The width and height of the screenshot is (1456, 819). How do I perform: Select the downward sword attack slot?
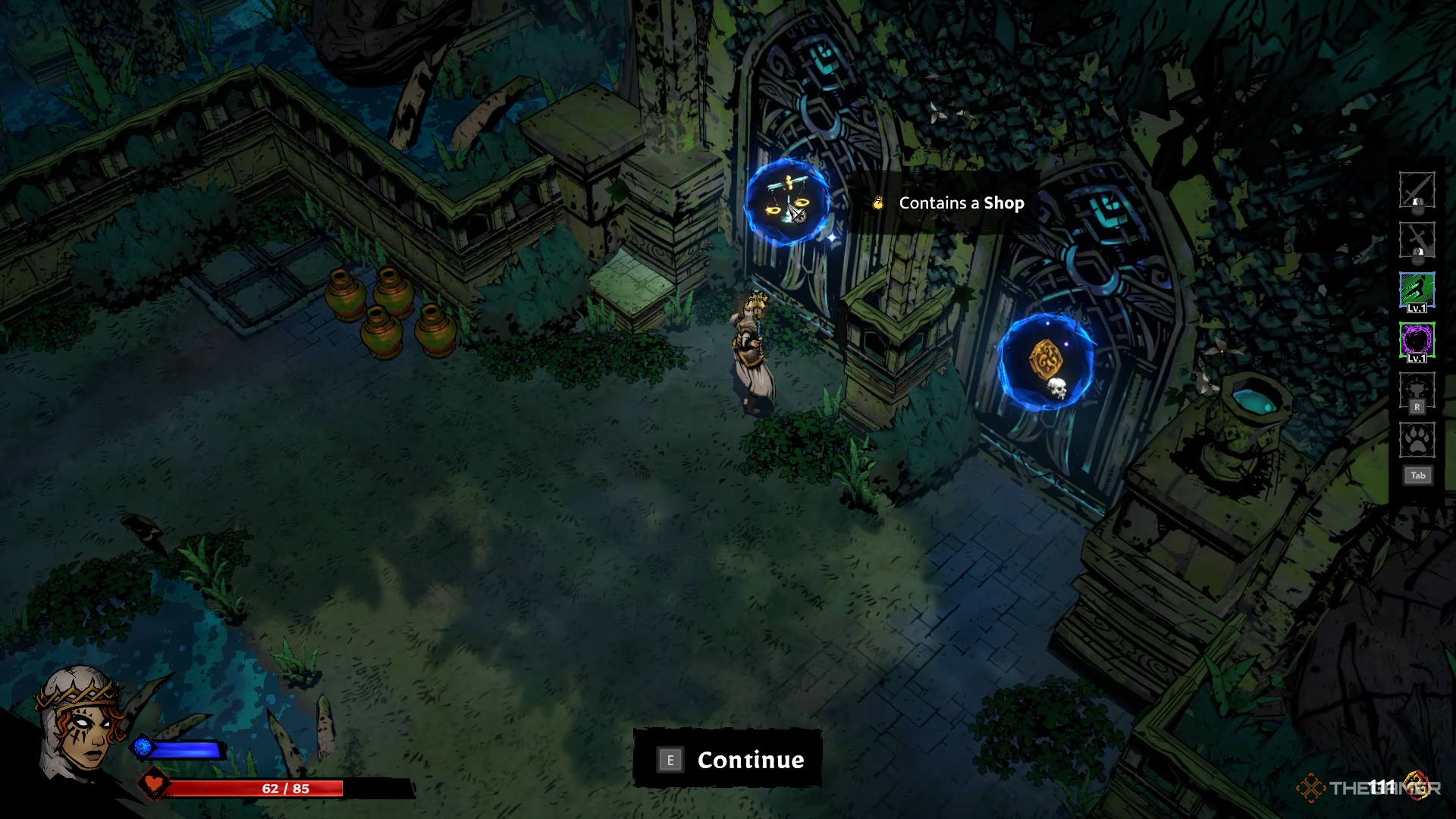(x=1417, y=240)
